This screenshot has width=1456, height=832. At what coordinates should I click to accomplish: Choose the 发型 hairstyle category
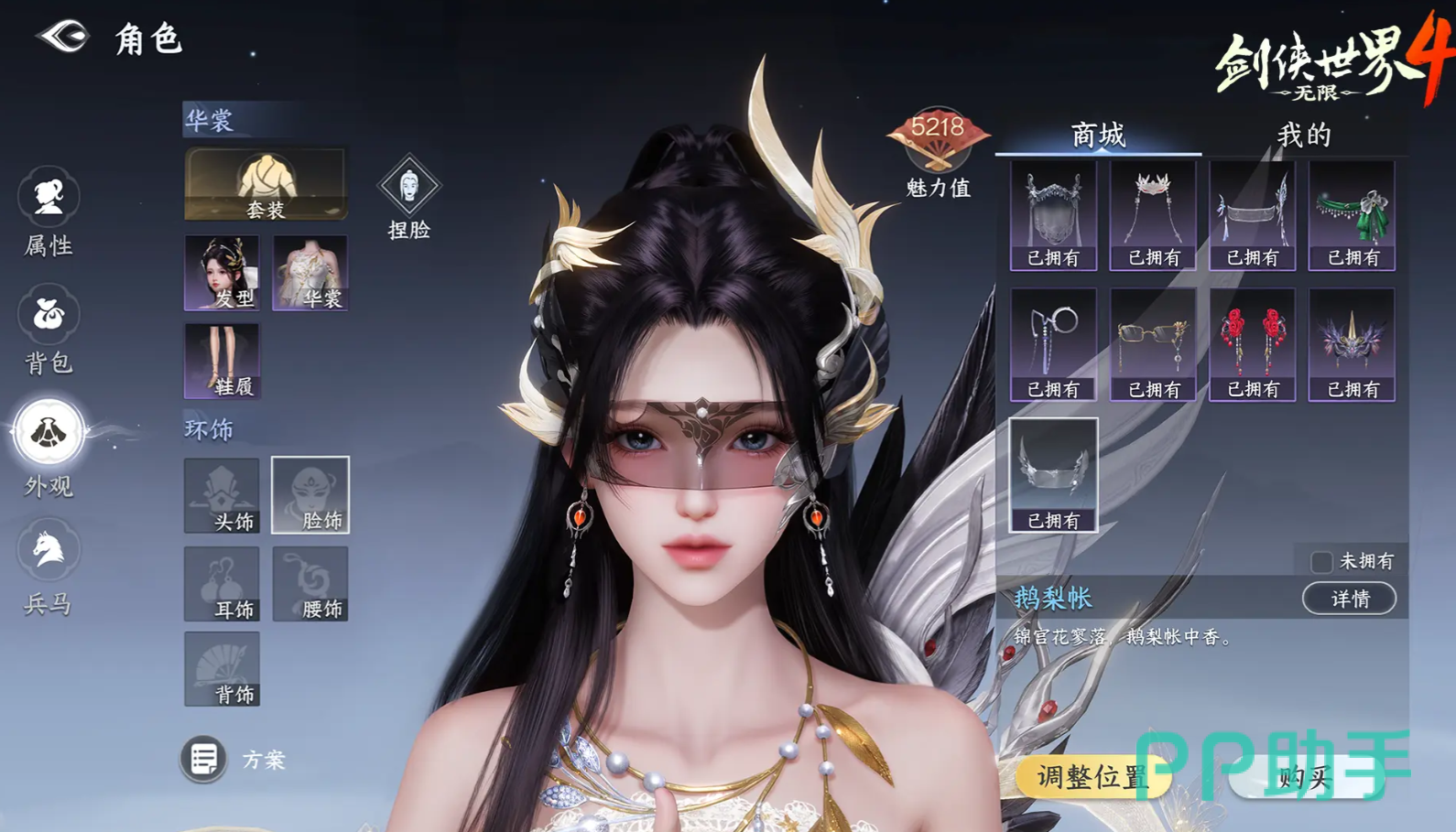222,272
